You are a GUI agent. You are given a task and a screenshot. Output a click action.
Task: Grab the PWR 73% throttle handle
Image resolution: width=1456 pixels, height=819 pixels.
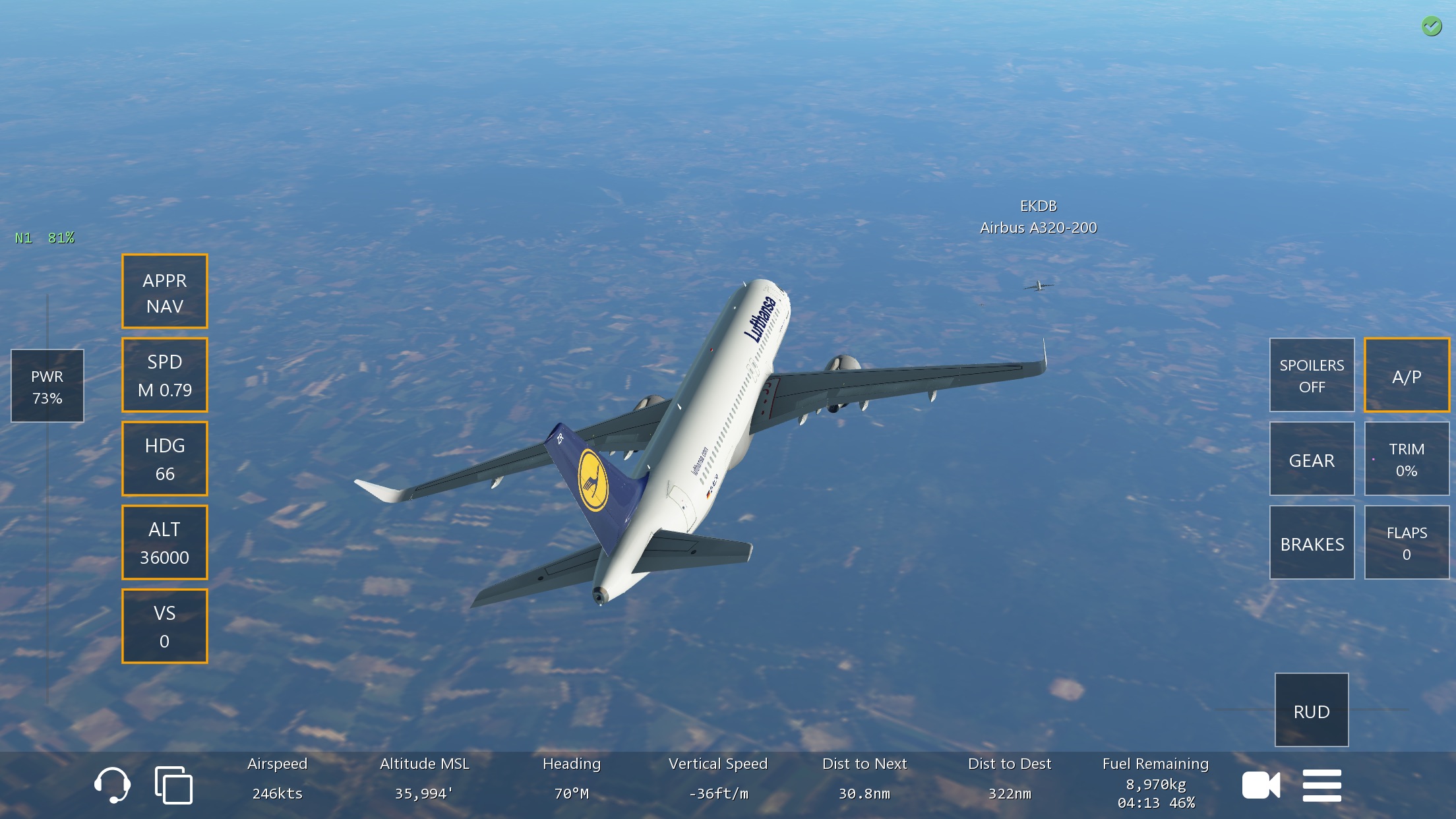point(47,386)
